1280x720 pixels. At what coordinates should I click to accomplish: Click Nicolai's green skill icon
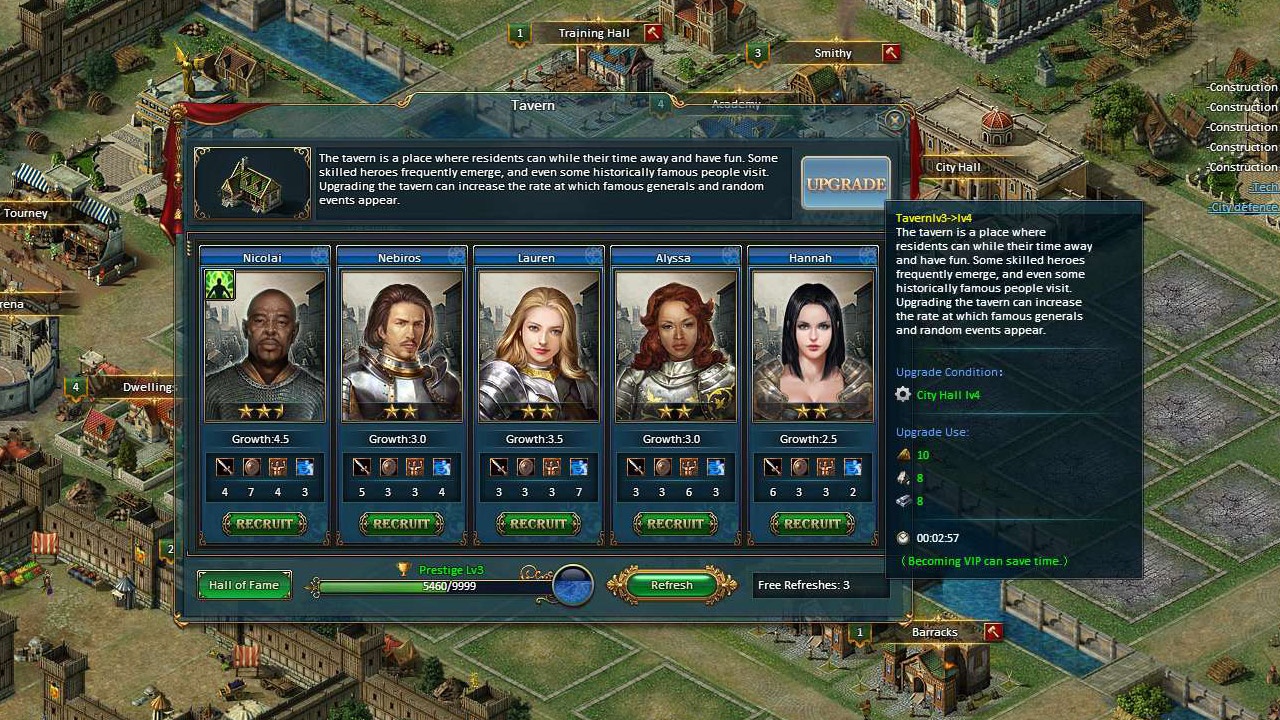220,285
